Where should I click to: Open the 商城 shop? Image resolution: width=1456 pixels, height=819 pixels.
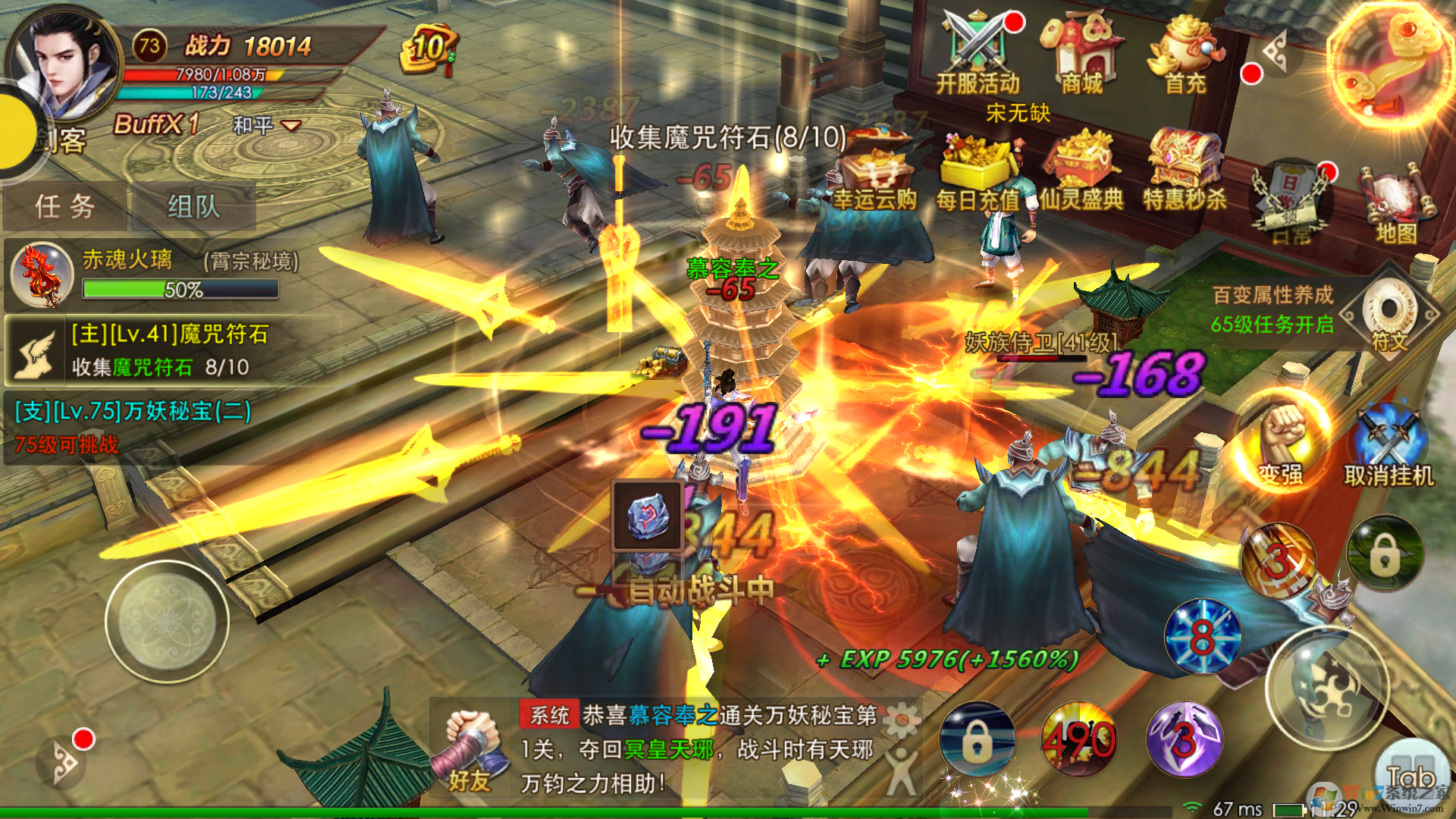(1081, 53)
